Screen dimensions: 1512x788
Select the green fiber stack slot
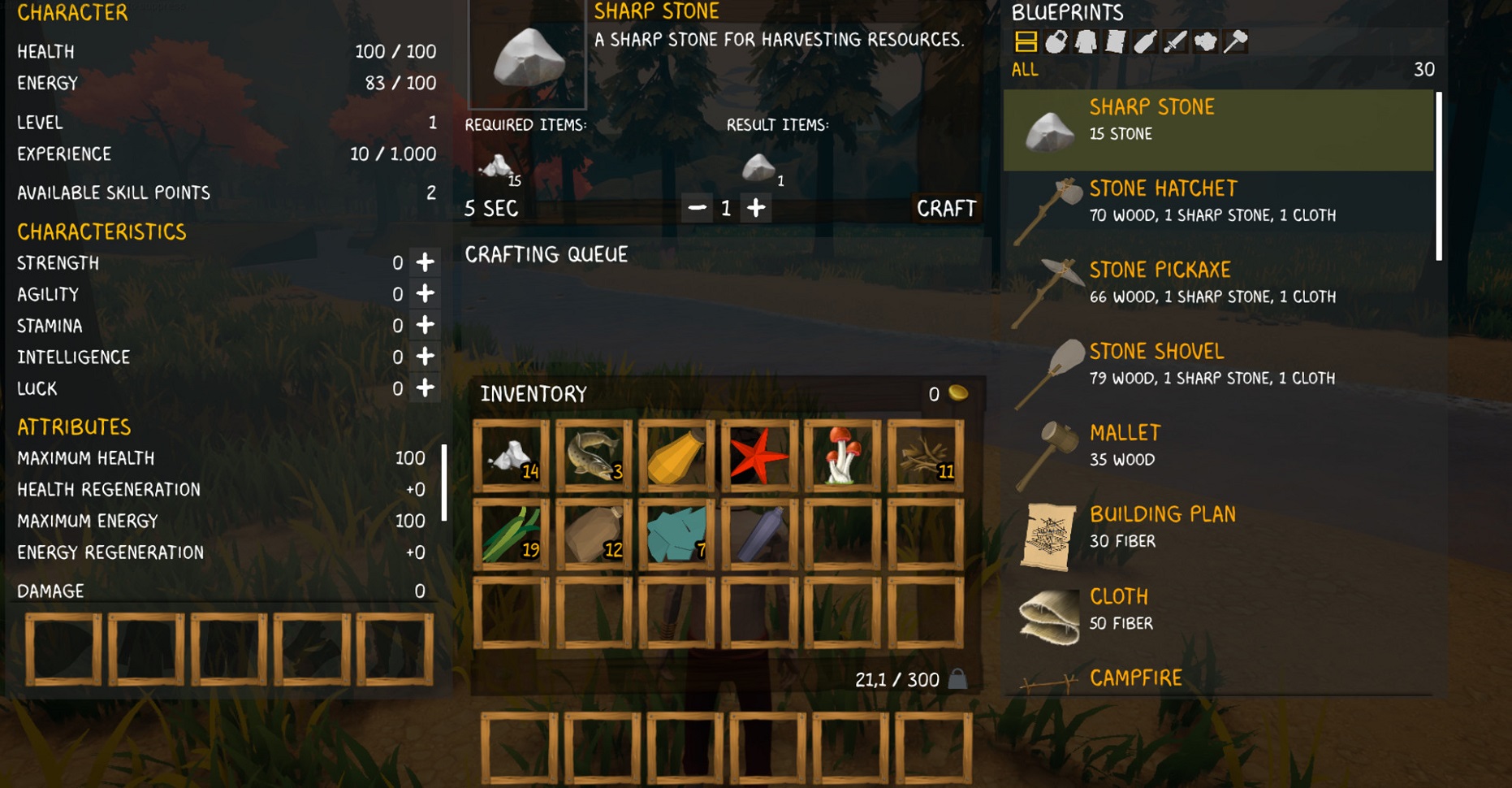pos(511,535)
